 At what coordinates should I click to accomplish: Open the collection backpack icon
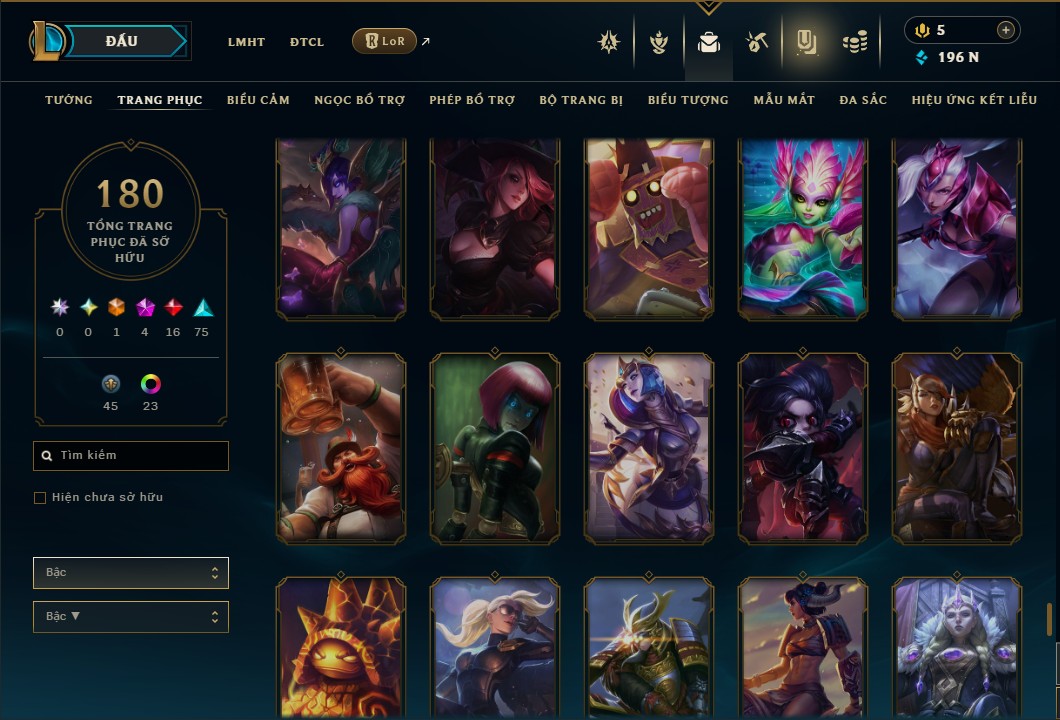(709, 43)
